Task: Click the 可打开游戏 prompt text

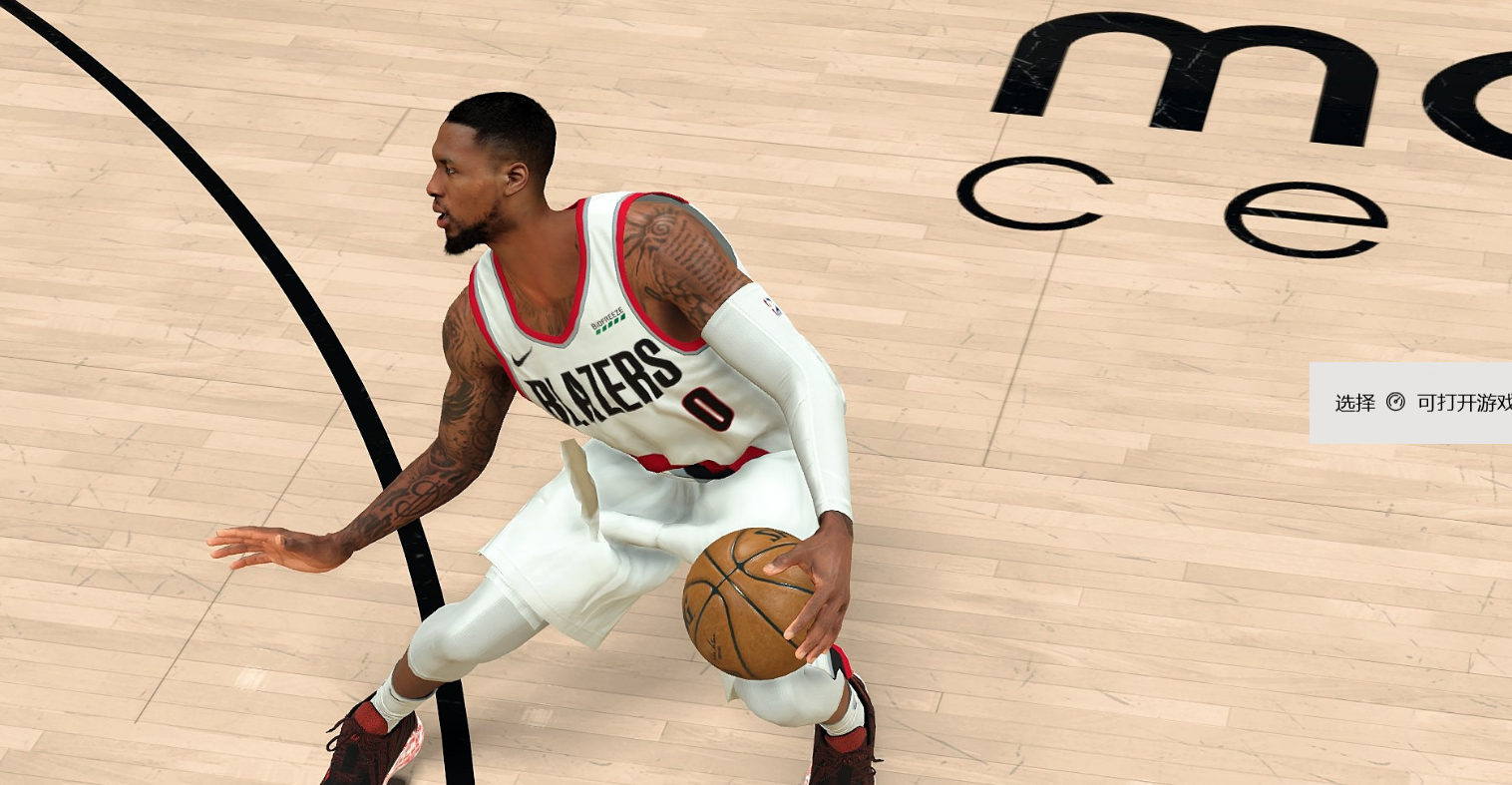Action: [1463, 403]
